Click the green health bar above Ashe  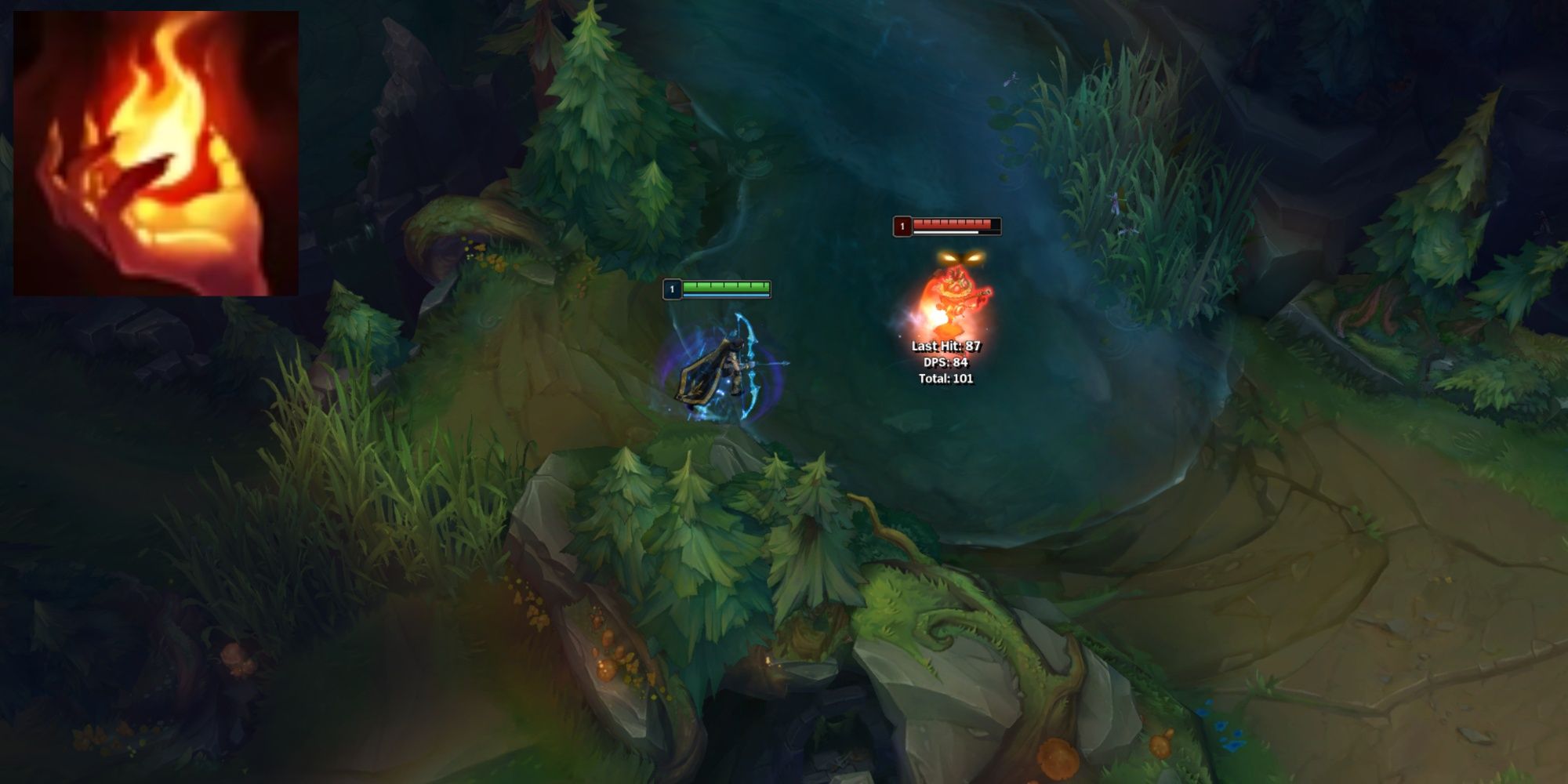[x=725, y=287]
